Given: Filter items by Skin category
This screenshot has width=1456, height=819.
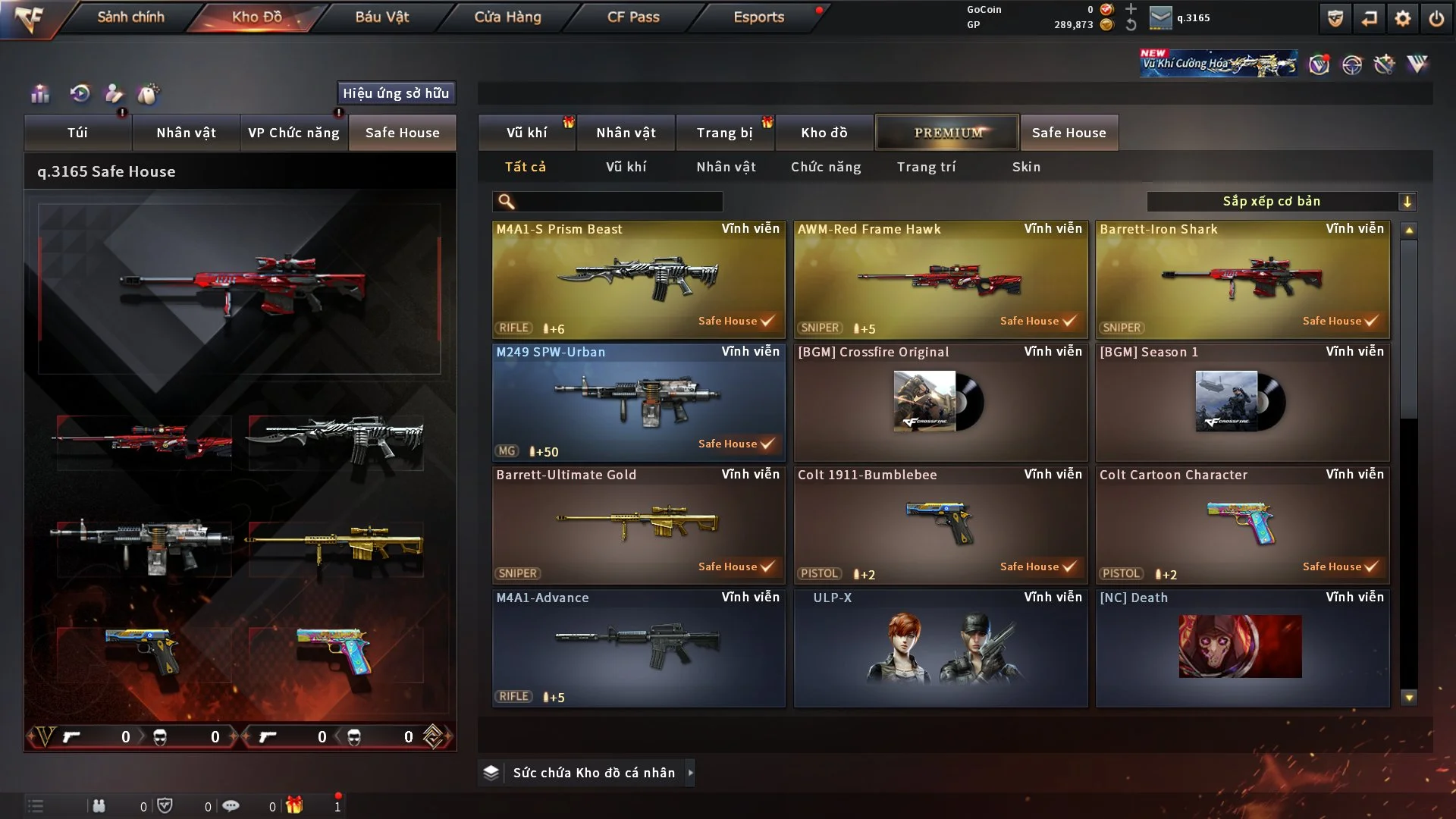Looking at the screenshot, I should click(1026, 167).
